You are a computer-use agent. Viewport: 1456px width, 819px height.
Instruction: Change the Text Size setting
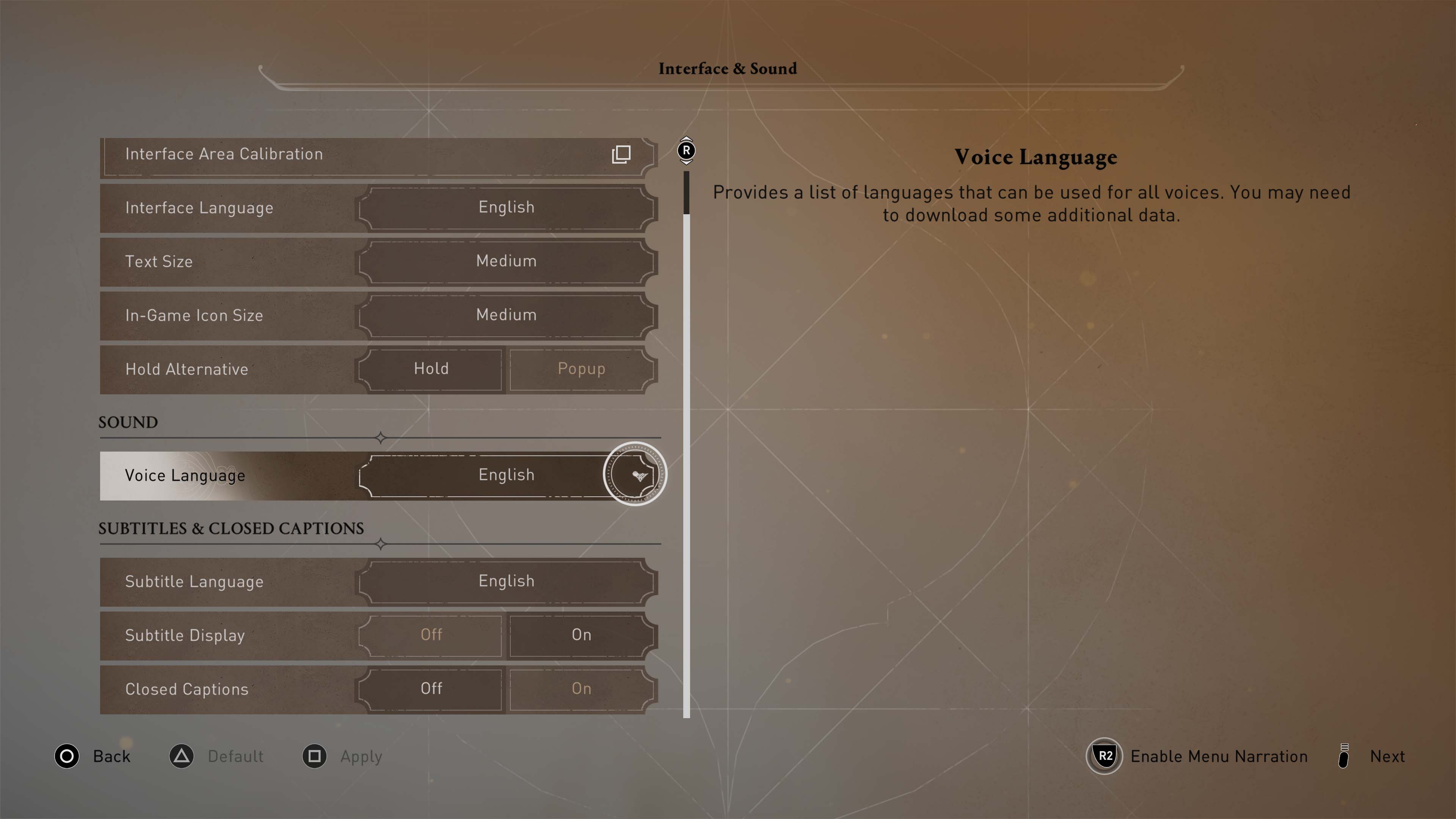click(506, 261)
